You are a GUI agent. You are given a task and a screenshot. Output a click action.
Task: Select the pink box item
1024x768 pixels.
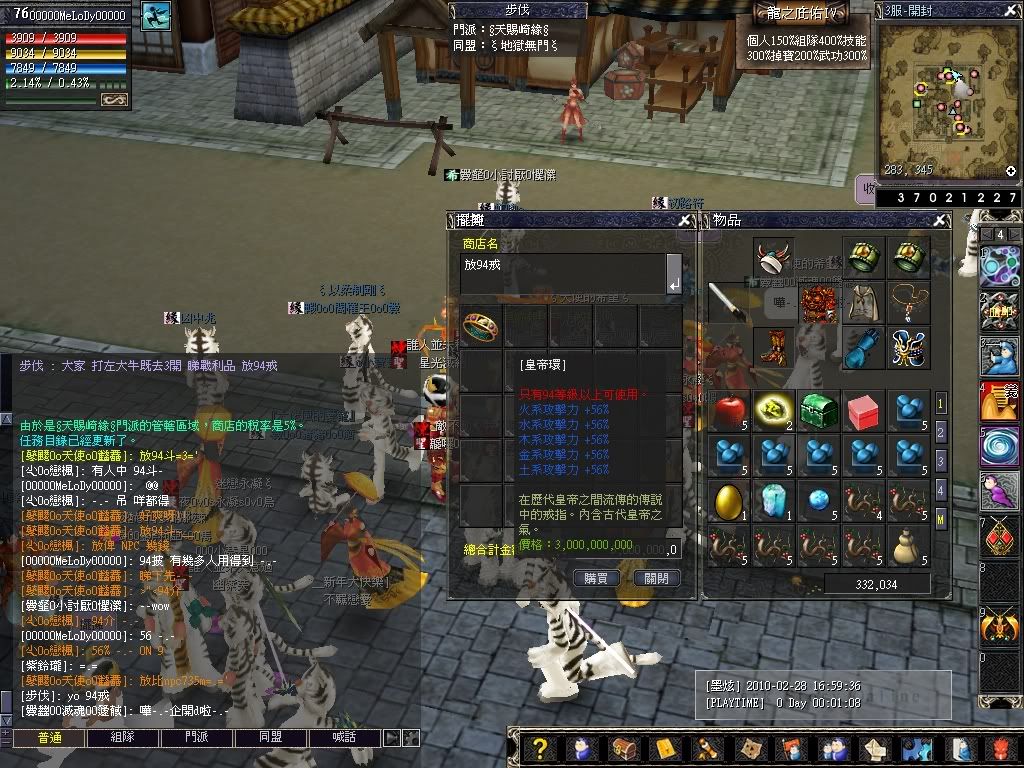tap(863, 411)
